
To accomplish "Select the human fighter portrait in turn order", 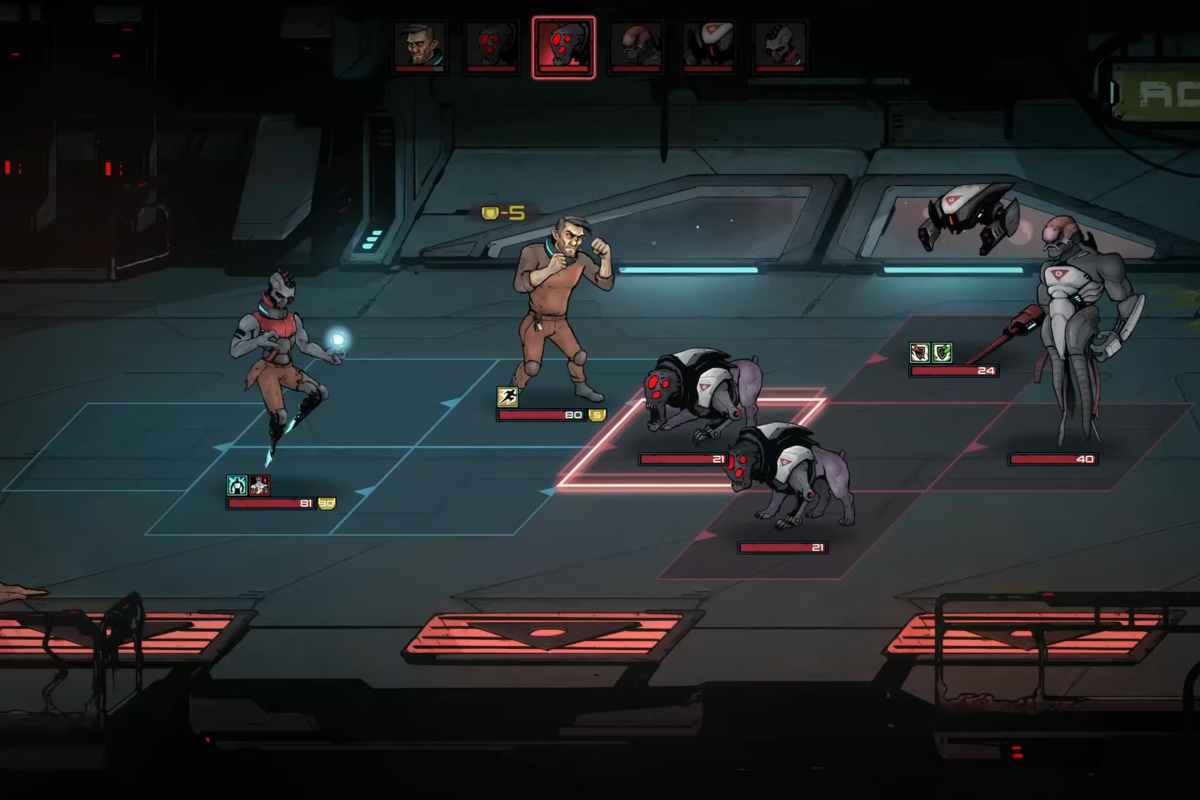I will [419, 46].
